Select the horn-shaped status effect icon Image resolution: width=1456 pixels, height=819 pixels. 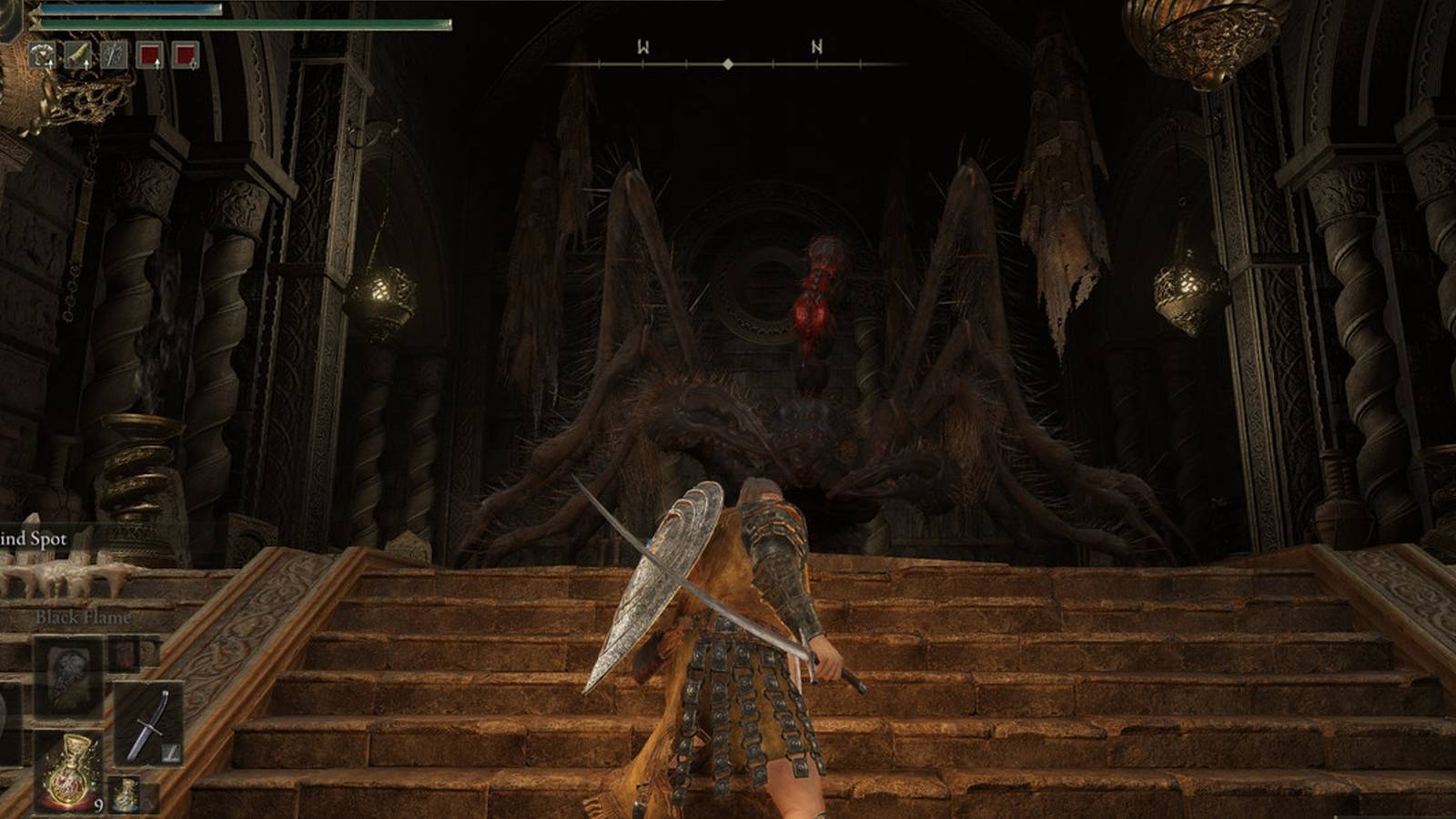tap(78, 55)
